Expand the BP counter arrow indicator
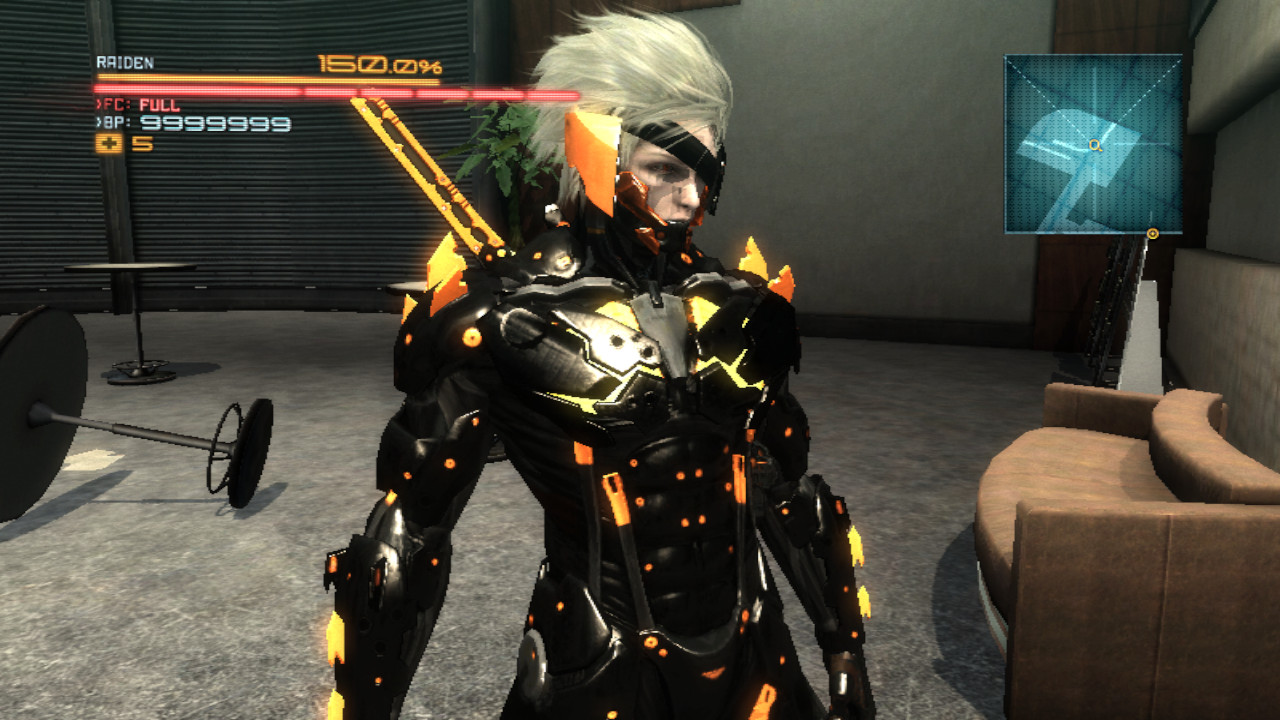1280x720 pixels. (x=98, y=122)
